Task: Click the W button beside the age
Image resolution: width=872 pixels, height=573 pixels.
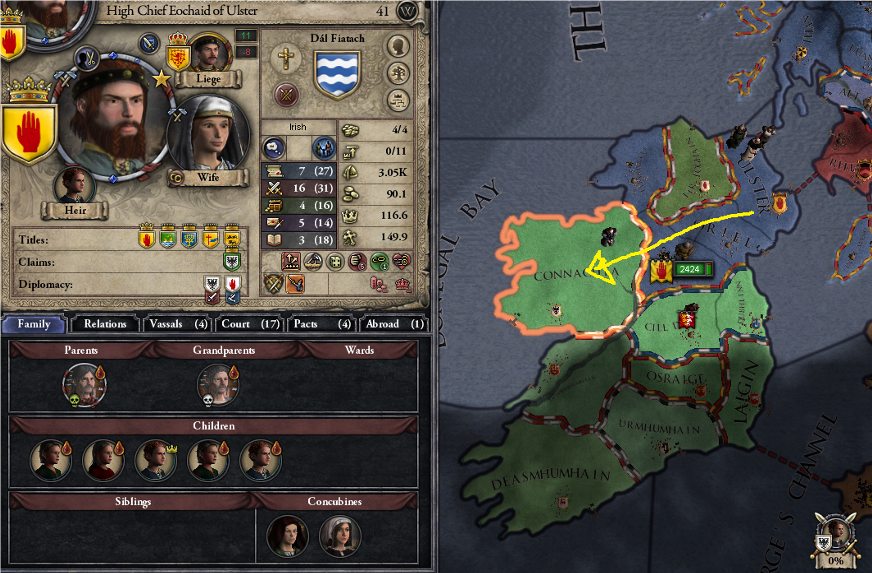Action: (x=407, y=11)
